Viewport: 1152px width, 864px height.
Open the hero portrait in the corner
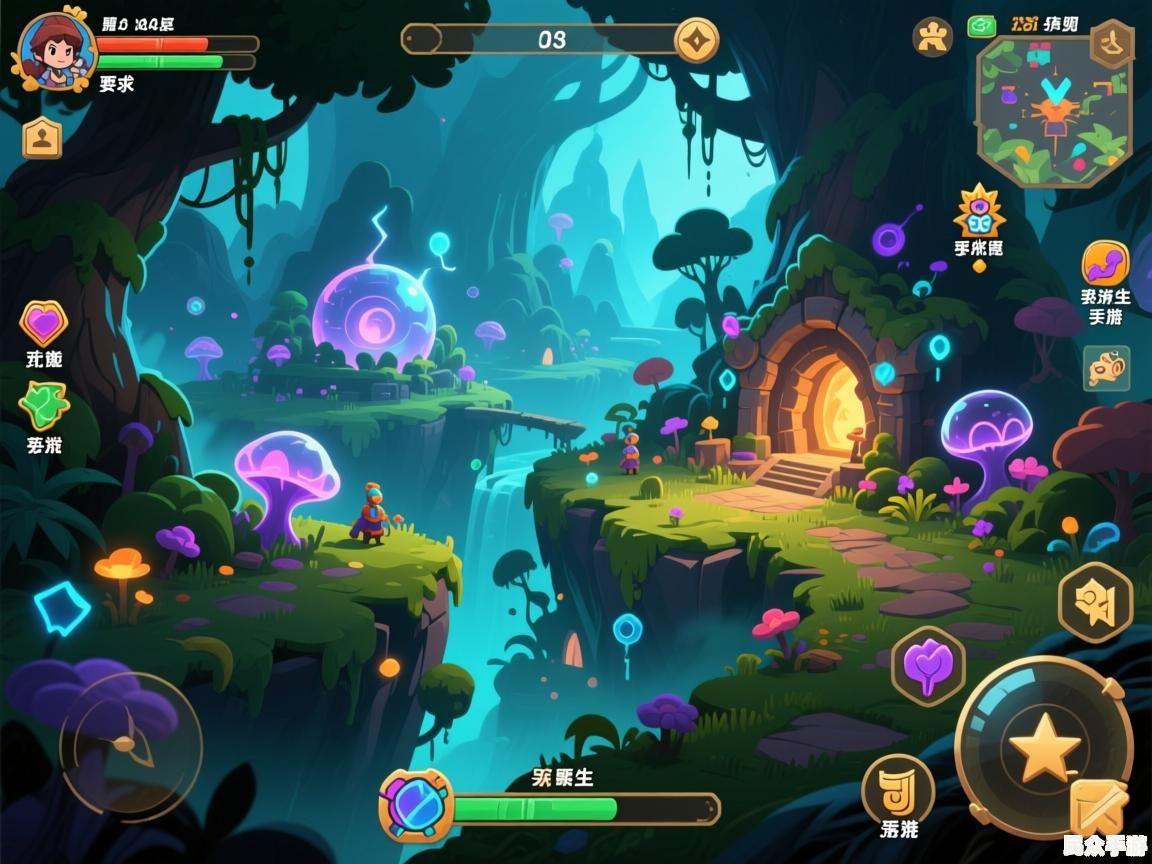point(54,50)
